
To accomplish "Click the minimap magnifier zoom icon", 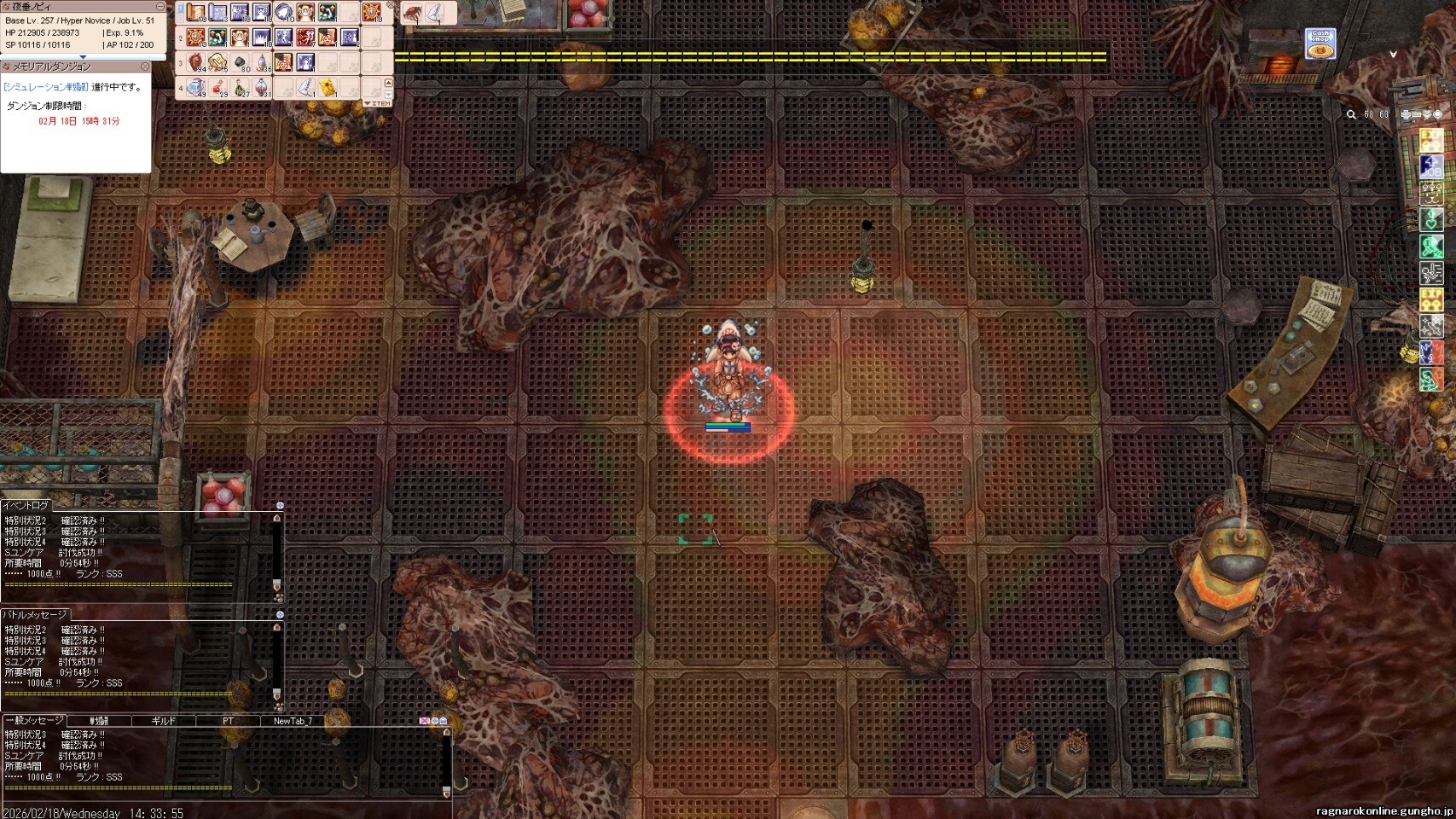I will tap(1351, 114).
